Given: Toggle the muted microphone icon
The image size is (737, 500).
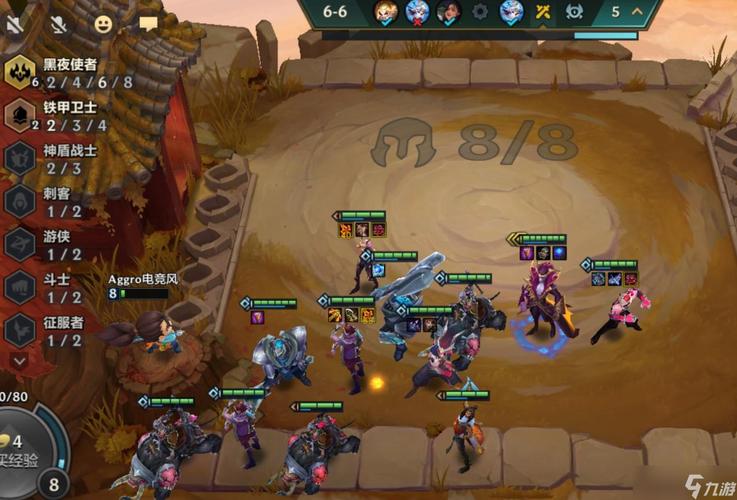Looking at the screenshot, I should (x=58, y=22).
